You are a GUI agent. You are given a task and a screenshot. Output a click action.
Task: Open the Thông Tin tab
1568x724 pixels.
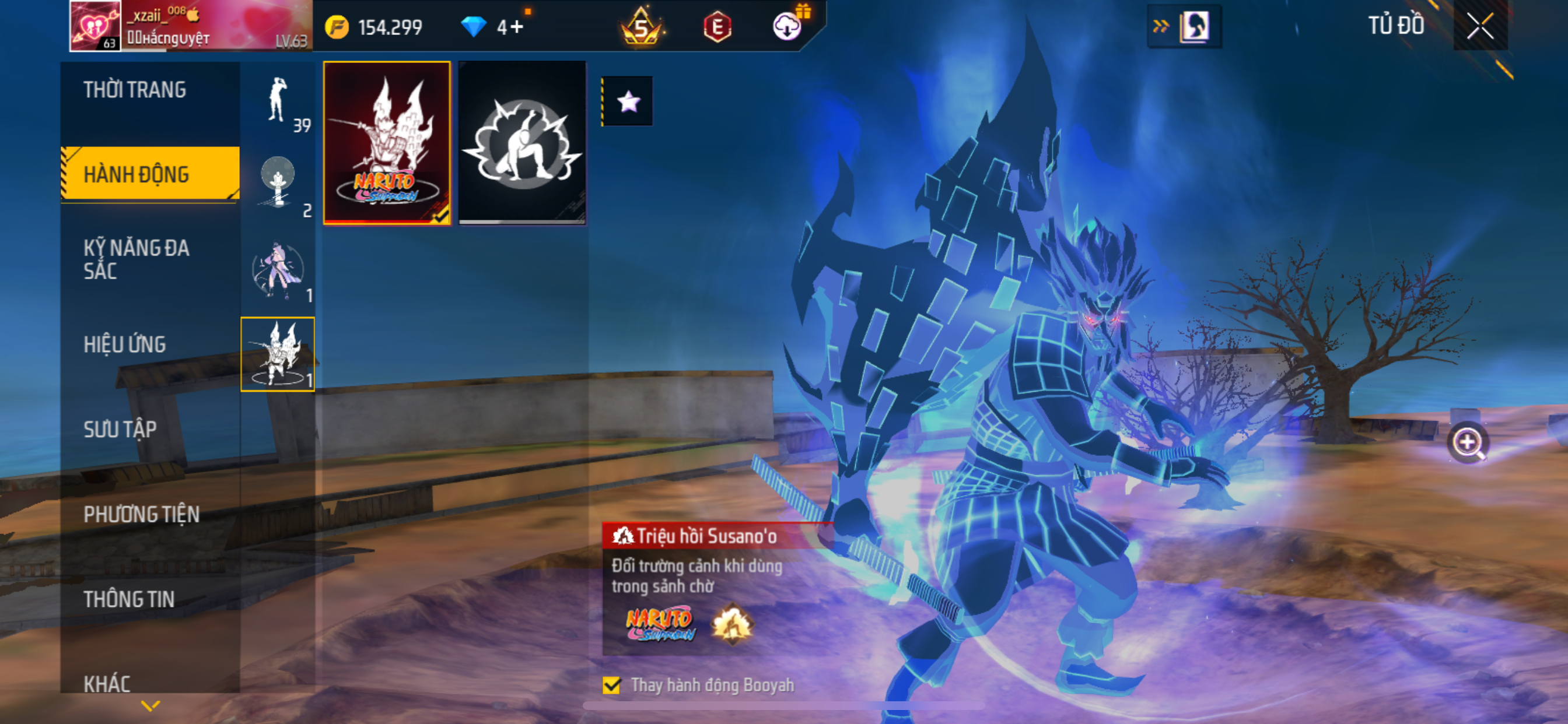point(129,599)
